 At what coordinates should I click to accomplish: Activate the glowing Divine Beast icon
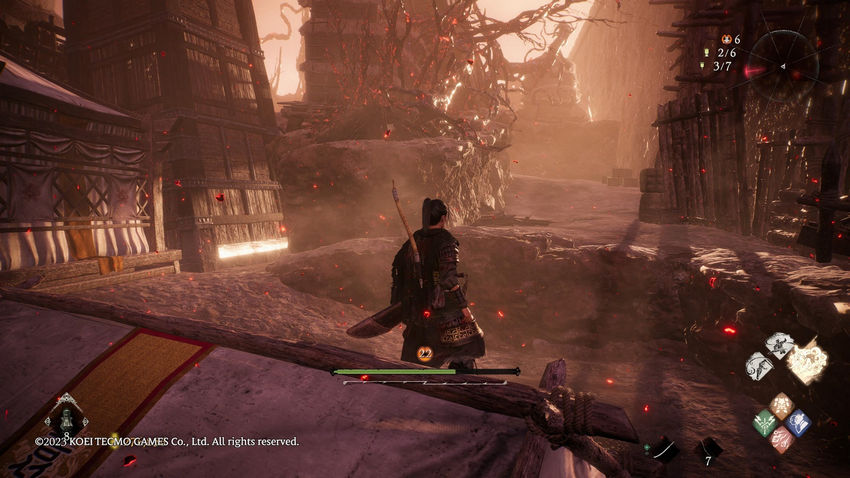click(808, 361)
